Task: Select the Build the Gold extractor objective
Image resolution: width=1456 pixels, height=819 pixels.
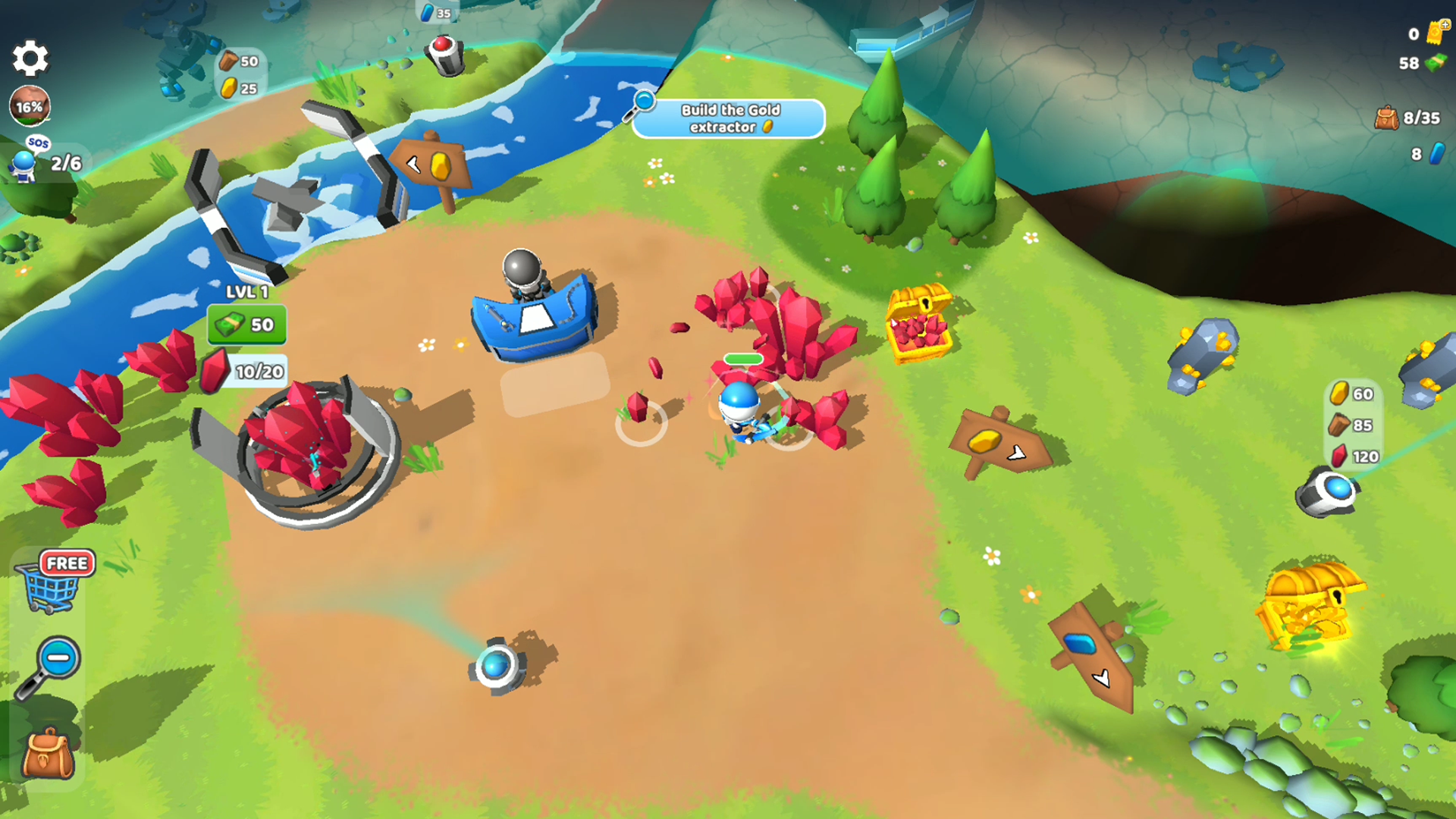Action: tap(728, 119)
